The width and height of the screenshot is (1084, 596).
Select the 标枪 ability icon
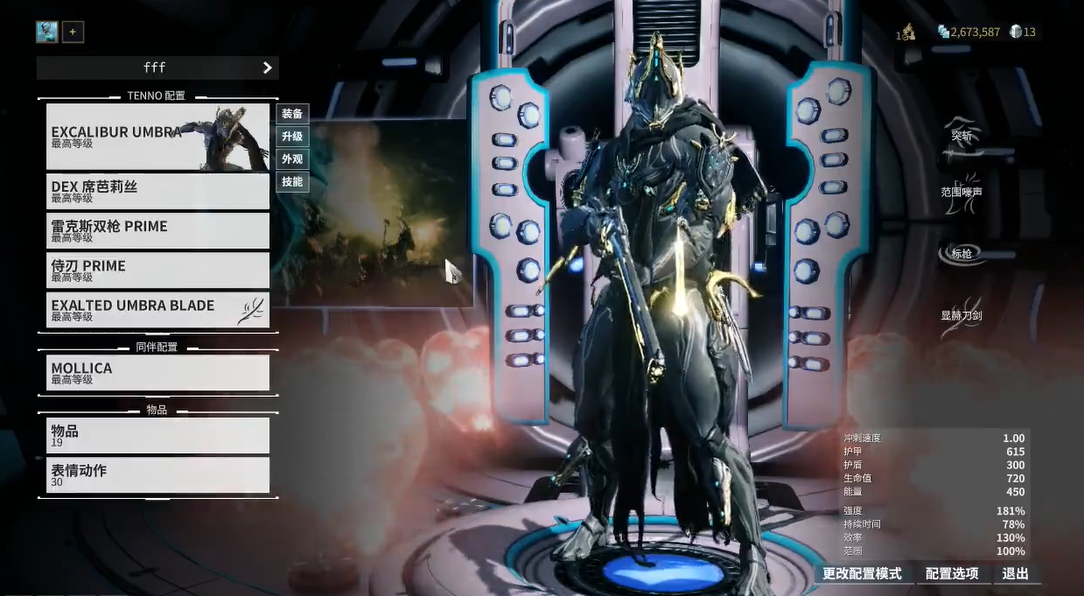[x=962, y=254]
